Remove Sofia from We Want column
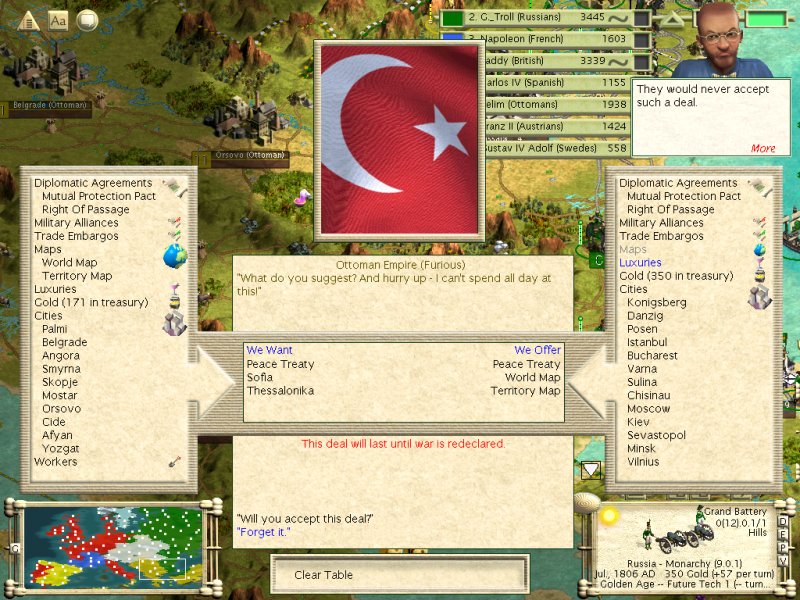 tap(260, 377)
